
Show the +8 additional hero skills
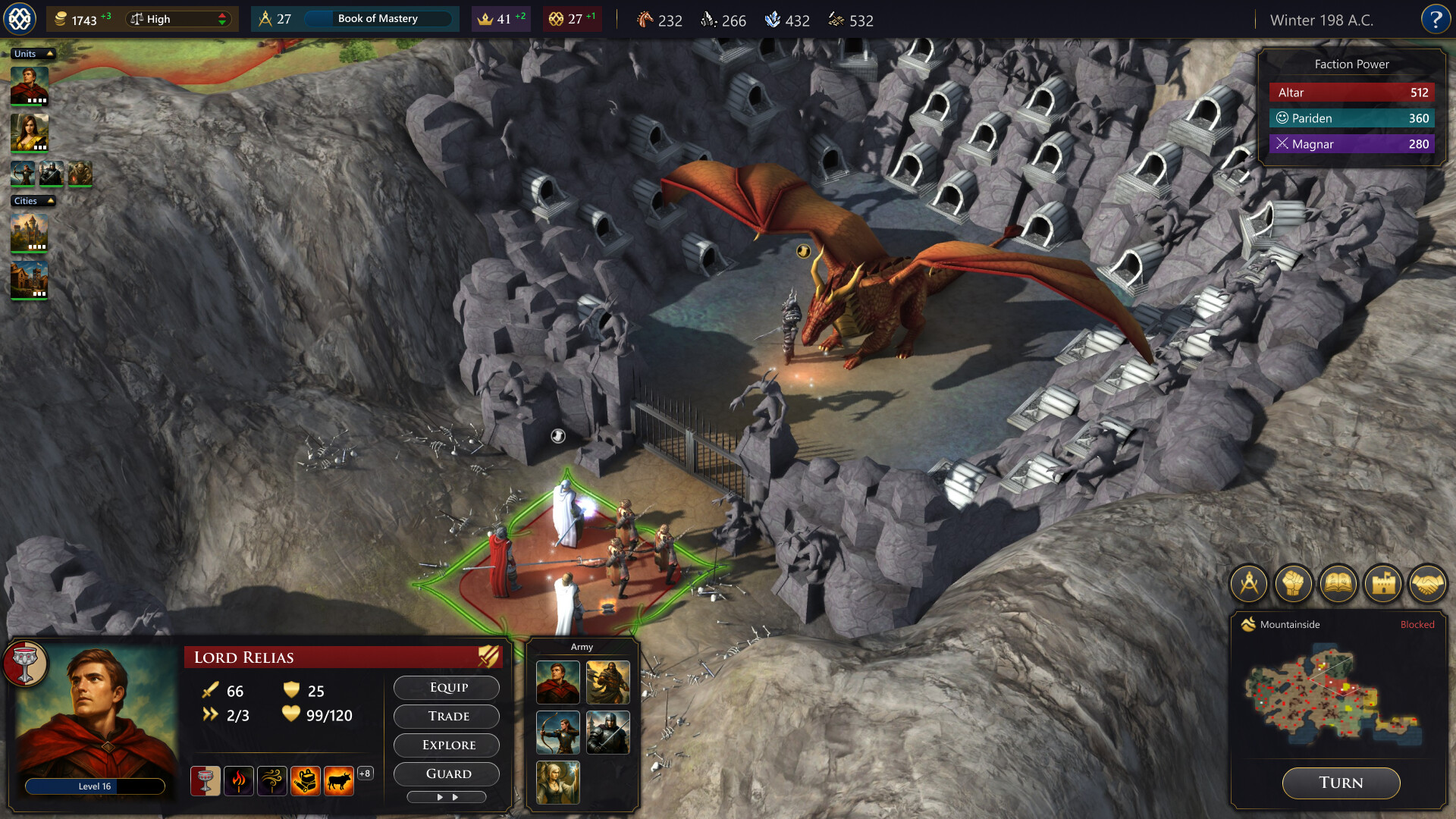click(365, 773)
